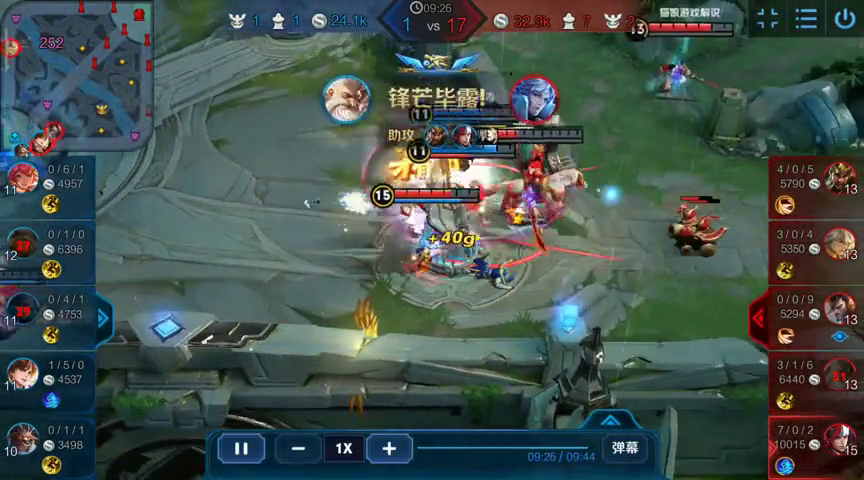Pause the replay playback
This screenshot has width=864, height=480.
point(241,448)
